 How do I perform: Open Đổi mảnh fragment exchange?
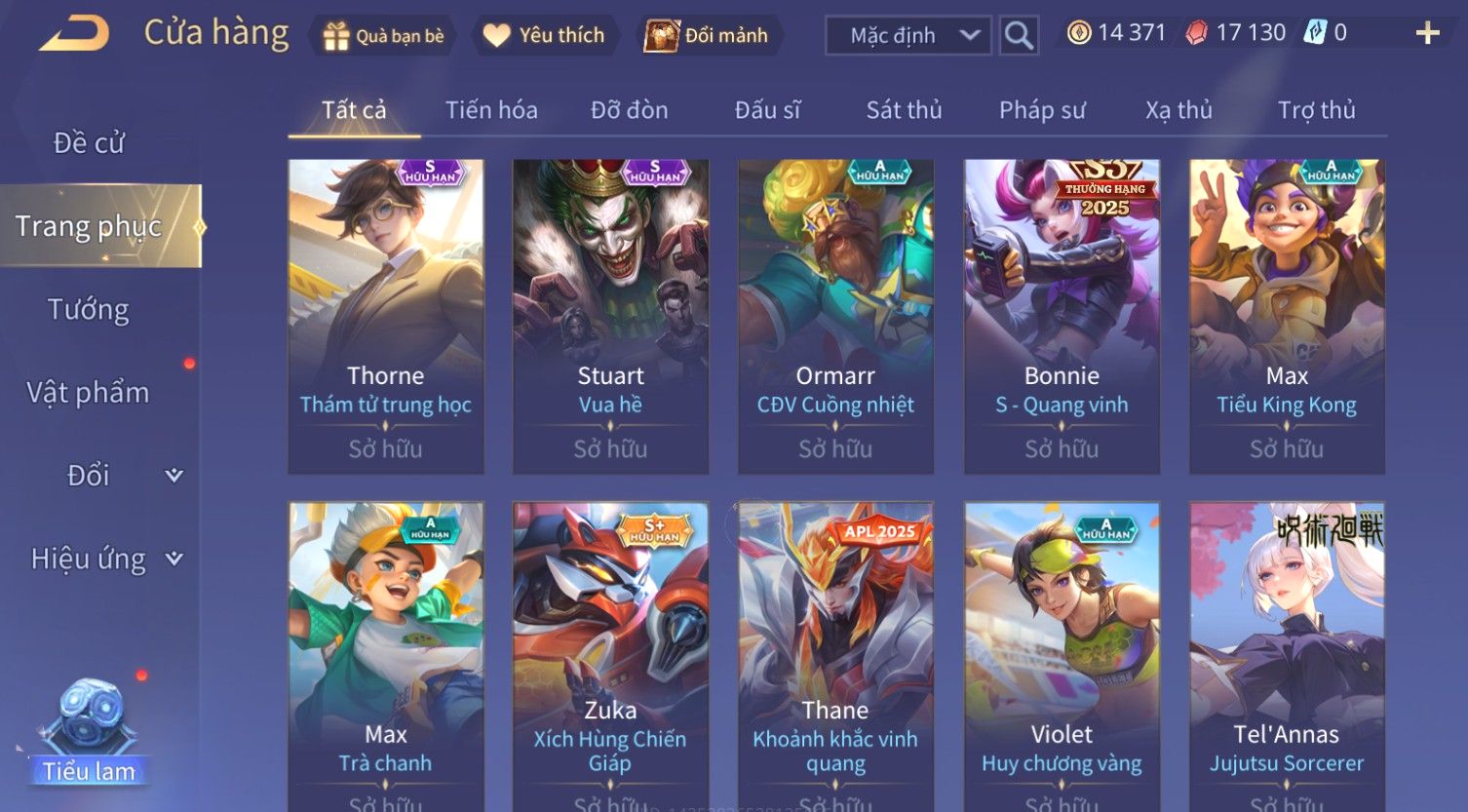pos(708,36)
